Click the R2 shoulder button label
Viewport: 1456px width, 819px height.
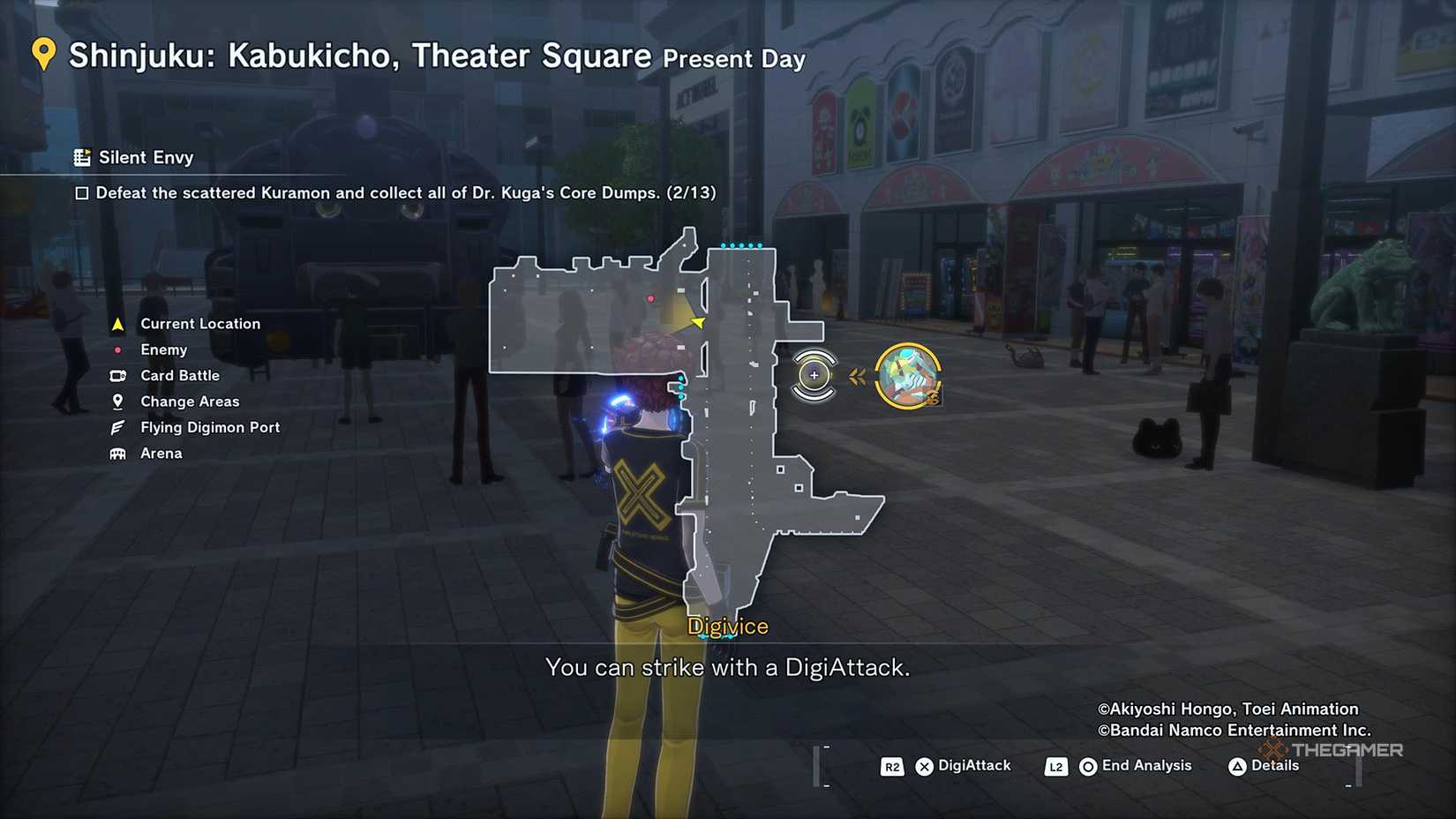891,766
